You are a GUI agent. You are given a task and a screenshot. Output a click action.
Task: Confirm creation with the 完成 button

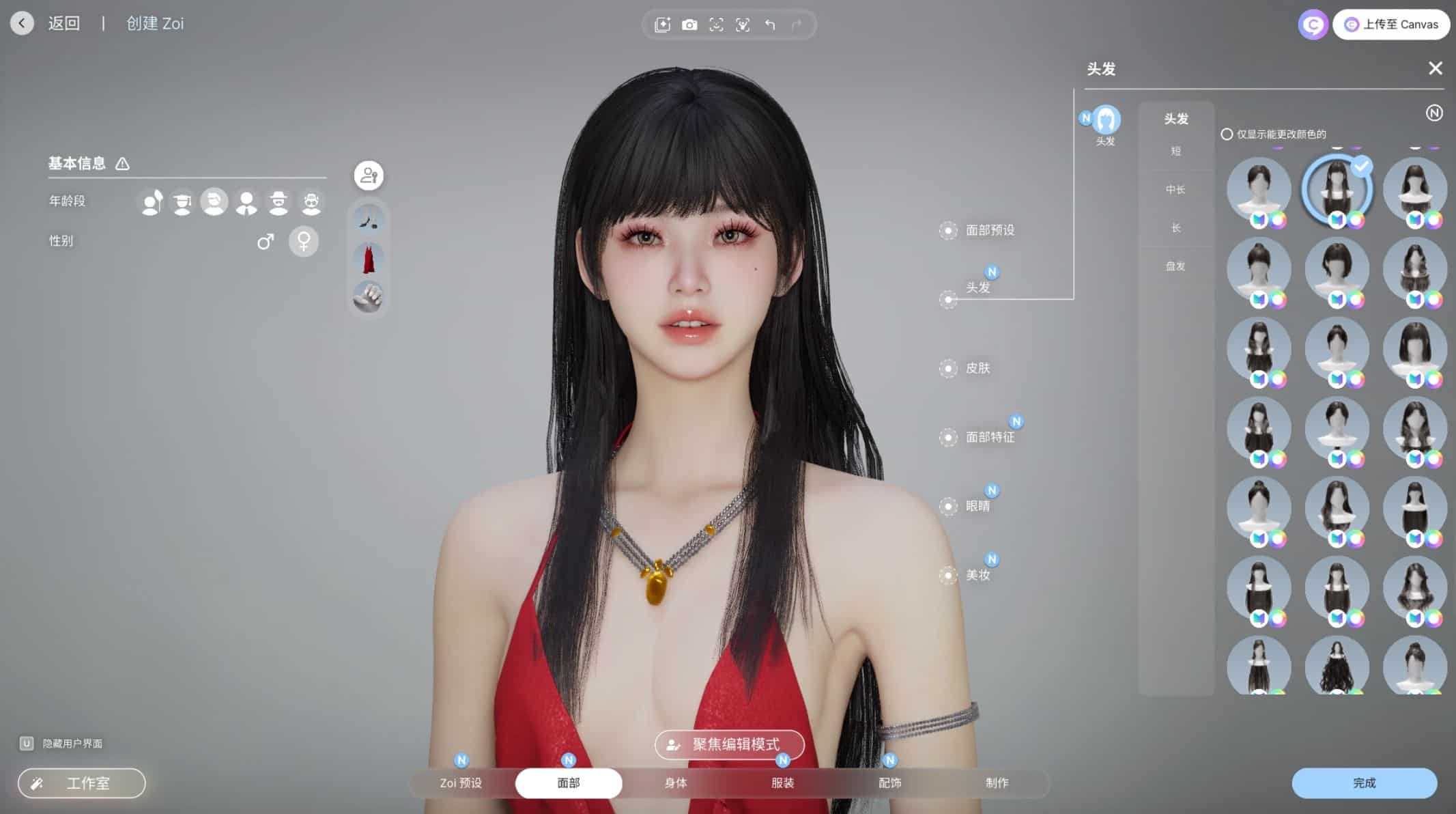click(x=1364, y=783)
